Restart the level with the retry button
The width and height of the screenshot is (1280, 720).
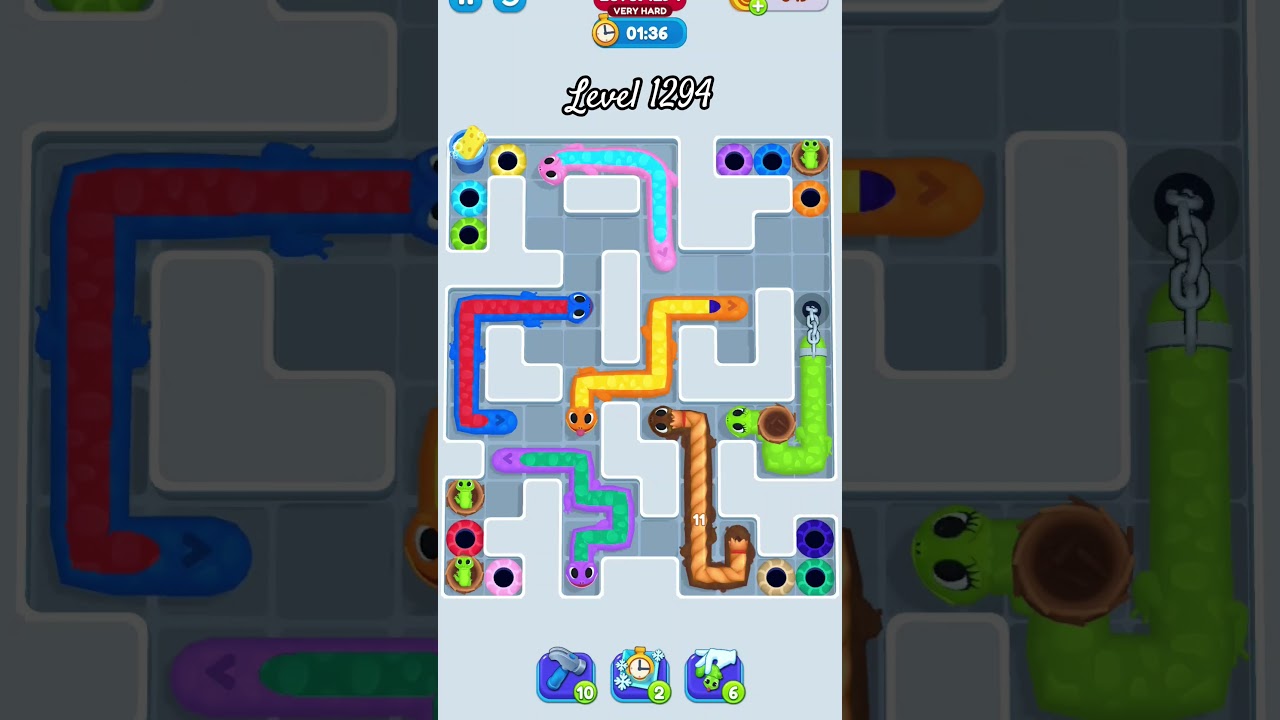coord(508,4)
